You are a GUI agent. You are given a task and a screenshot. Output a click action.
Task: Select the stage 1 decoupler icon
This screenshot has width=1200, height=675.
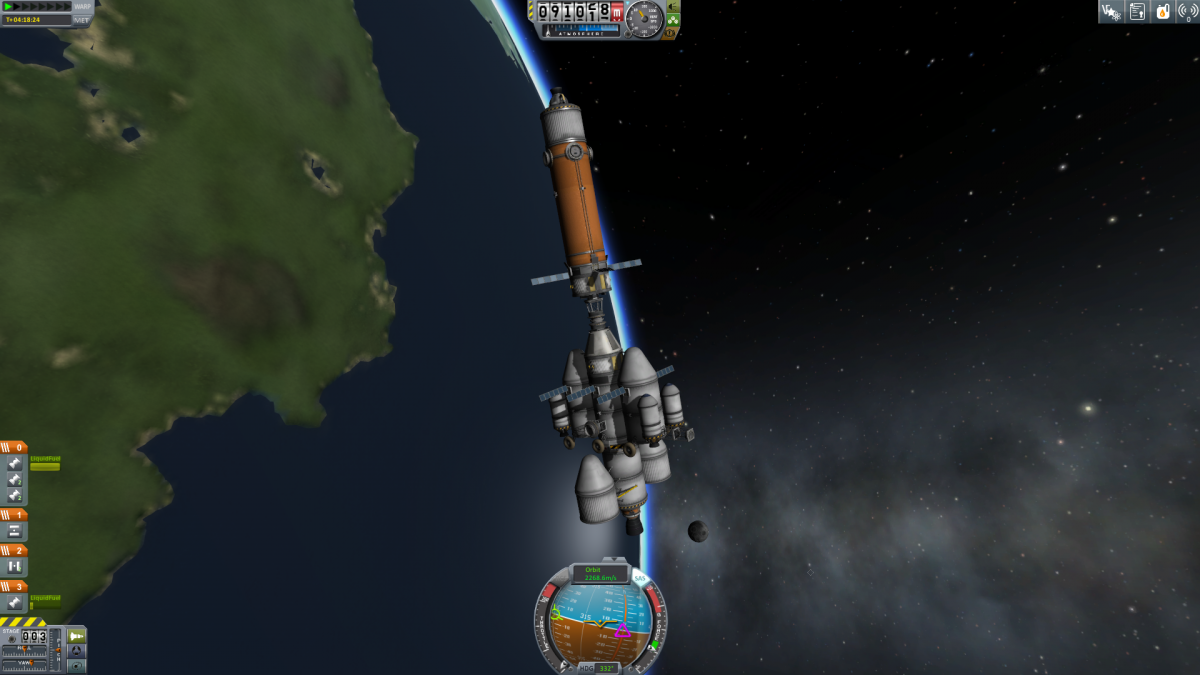pyautogui.click(x=15, y=531)
